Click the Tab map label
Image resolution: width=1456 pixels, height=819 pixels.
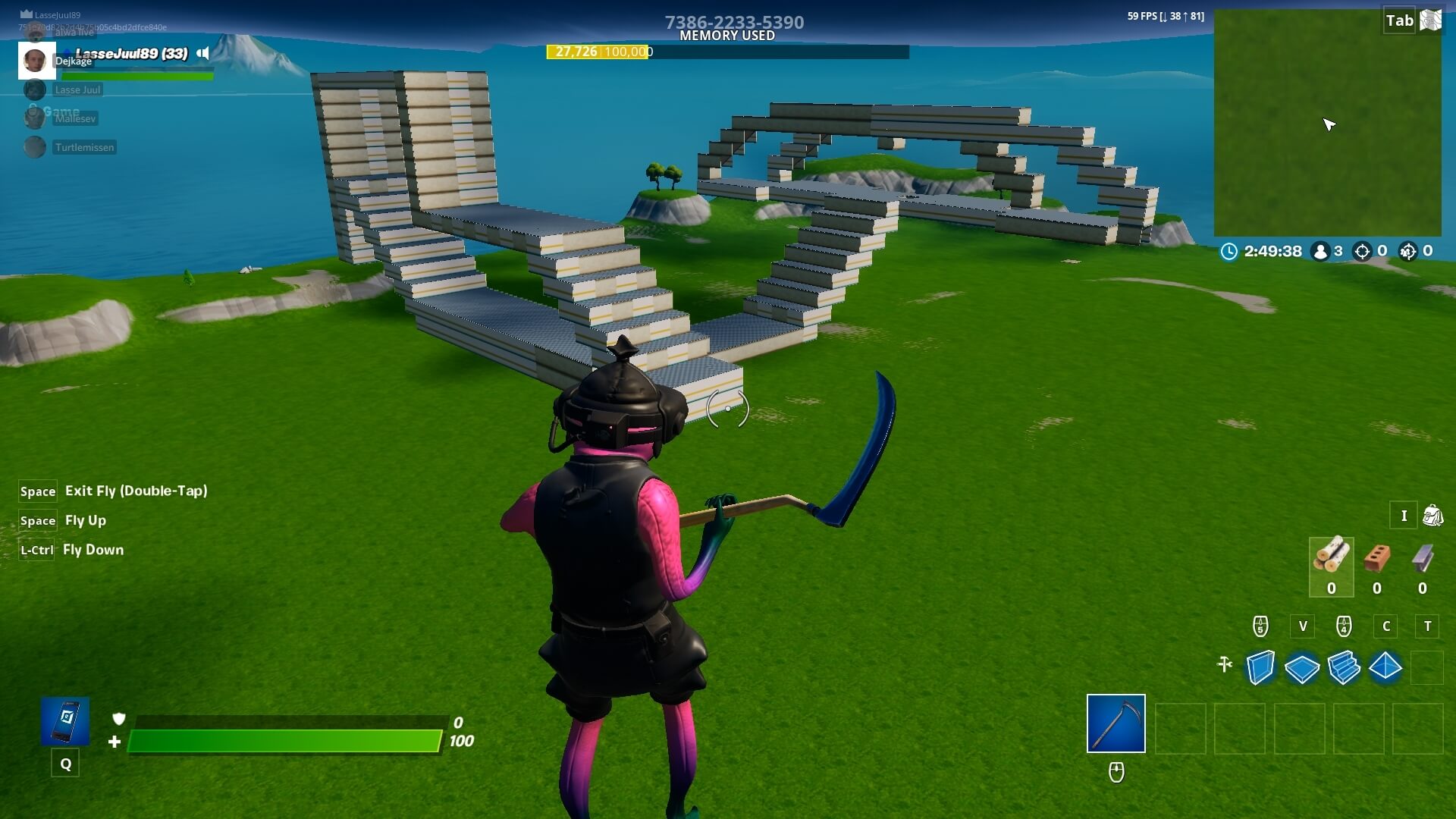tap(1399, 21)
